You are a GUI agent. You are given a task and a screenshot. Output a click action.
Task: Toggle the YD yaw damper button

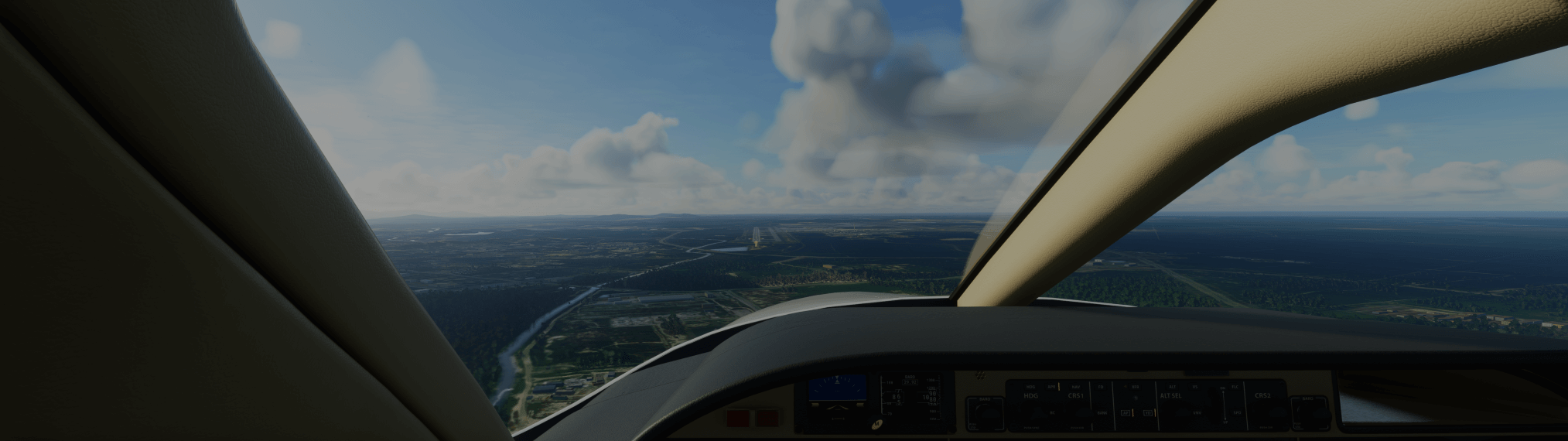pyautogui.click(x=1148, y=413)
